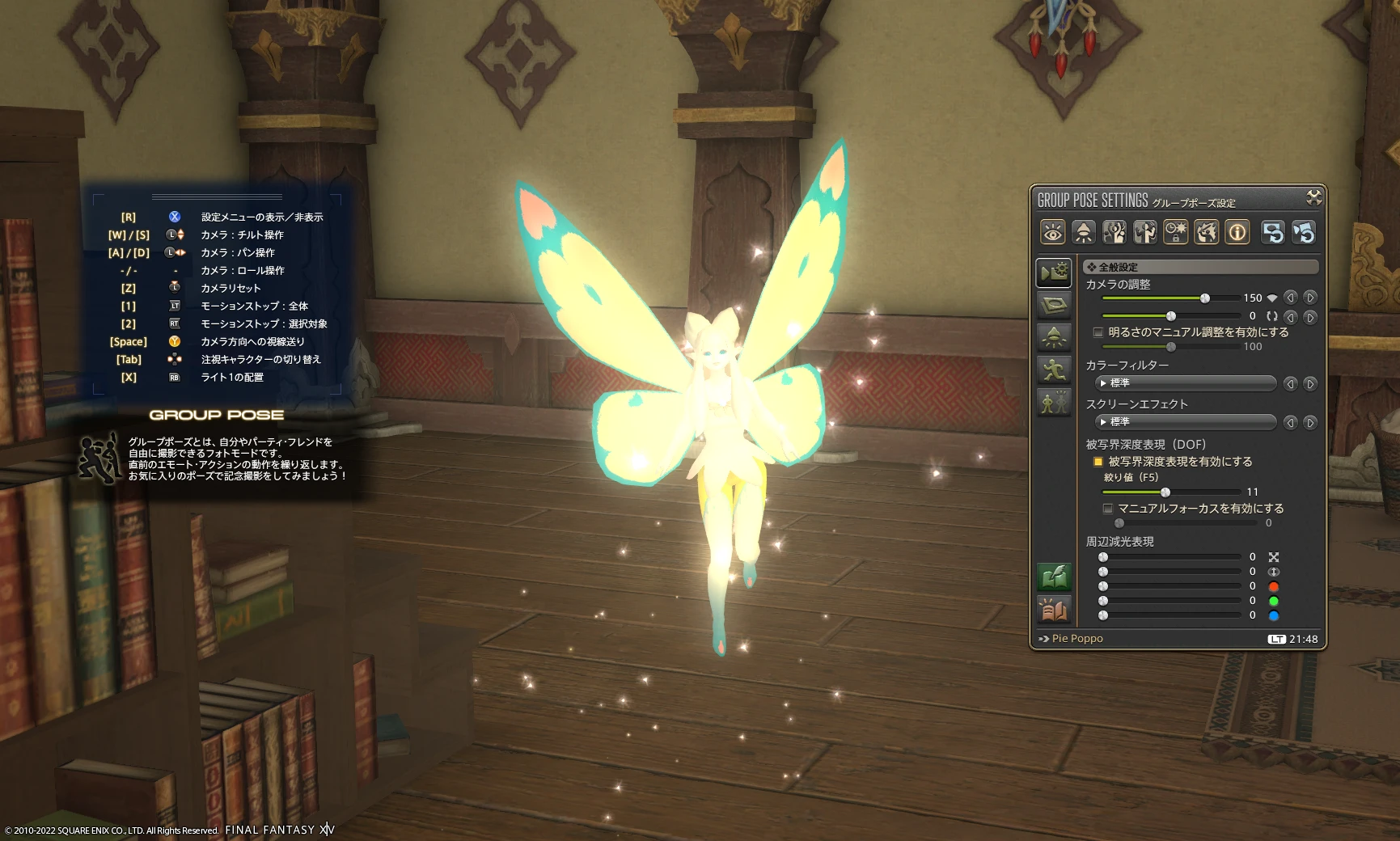Image resolution: width=1400 pixels, height=841 pixels.
Task: Adjust the 絞り値 aperture slider
Action: [1165, 492]
